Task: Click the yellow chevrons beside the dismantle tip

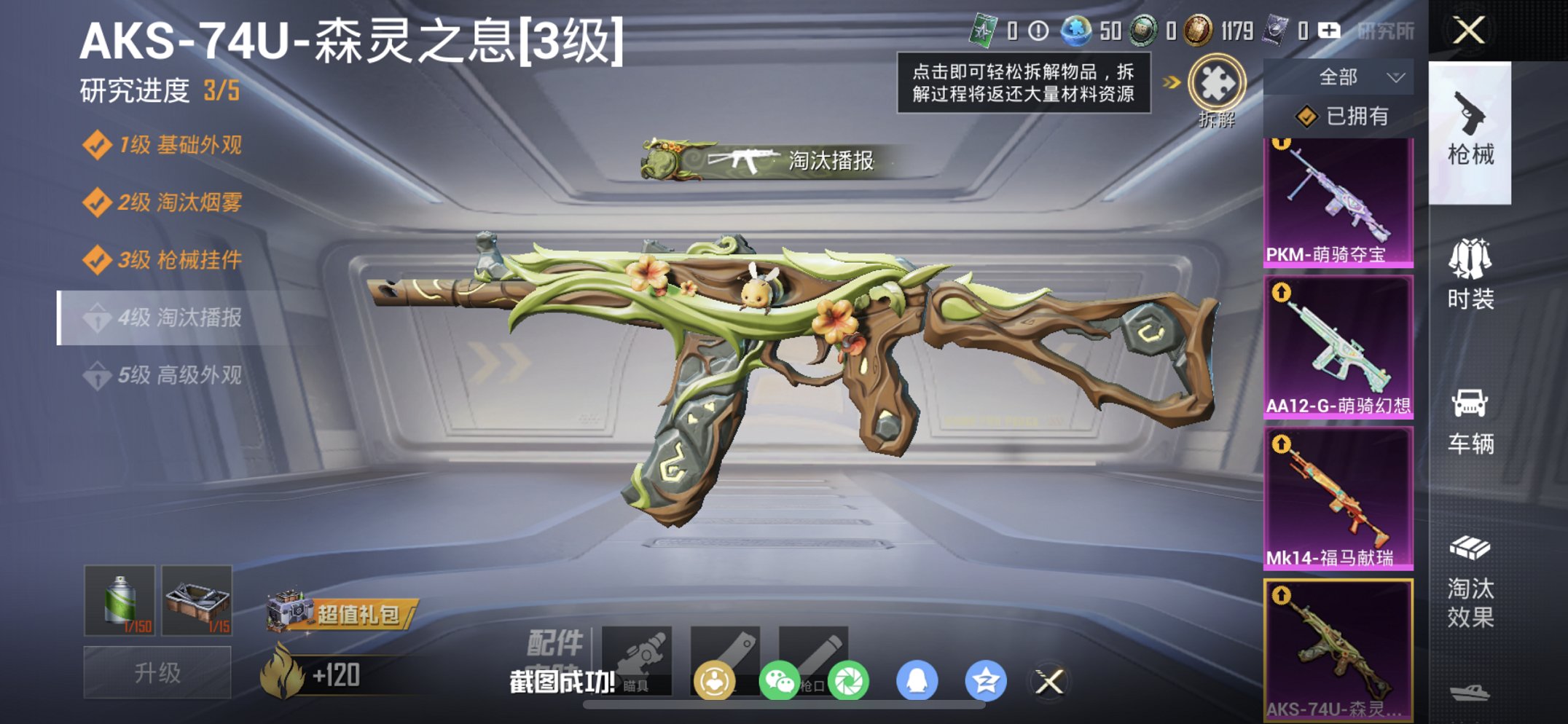Action: [x=1169, y=83]
